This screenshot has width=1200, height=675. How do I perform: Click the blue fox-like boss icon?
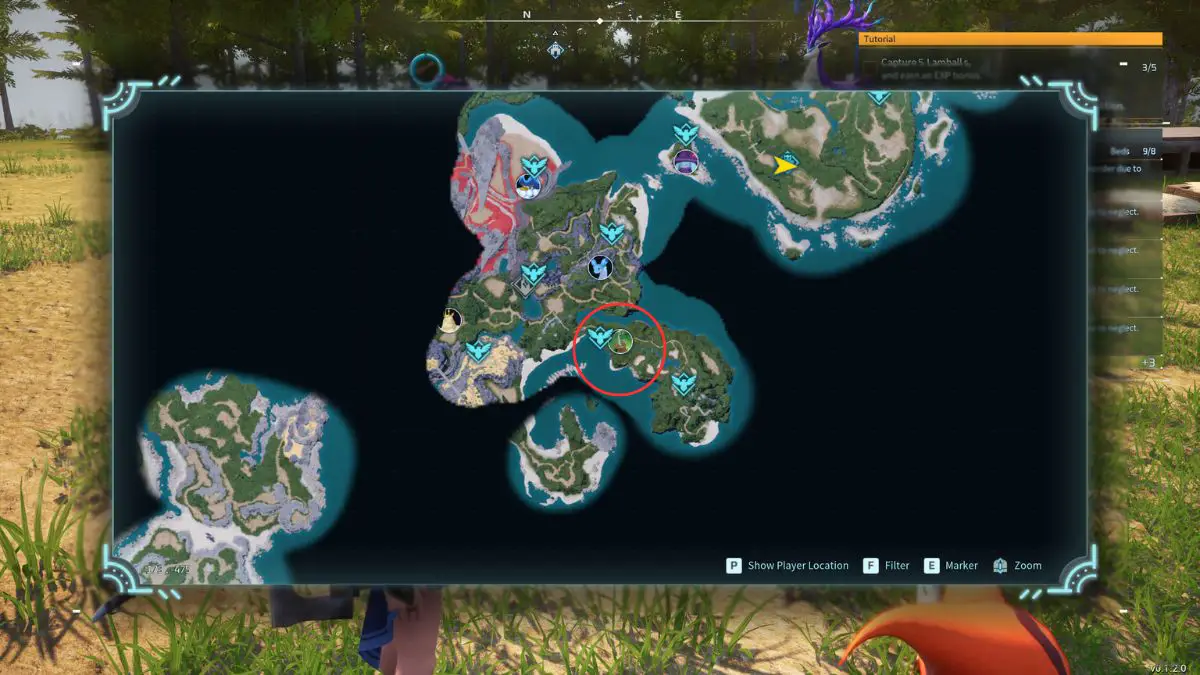tap(601, 267)
